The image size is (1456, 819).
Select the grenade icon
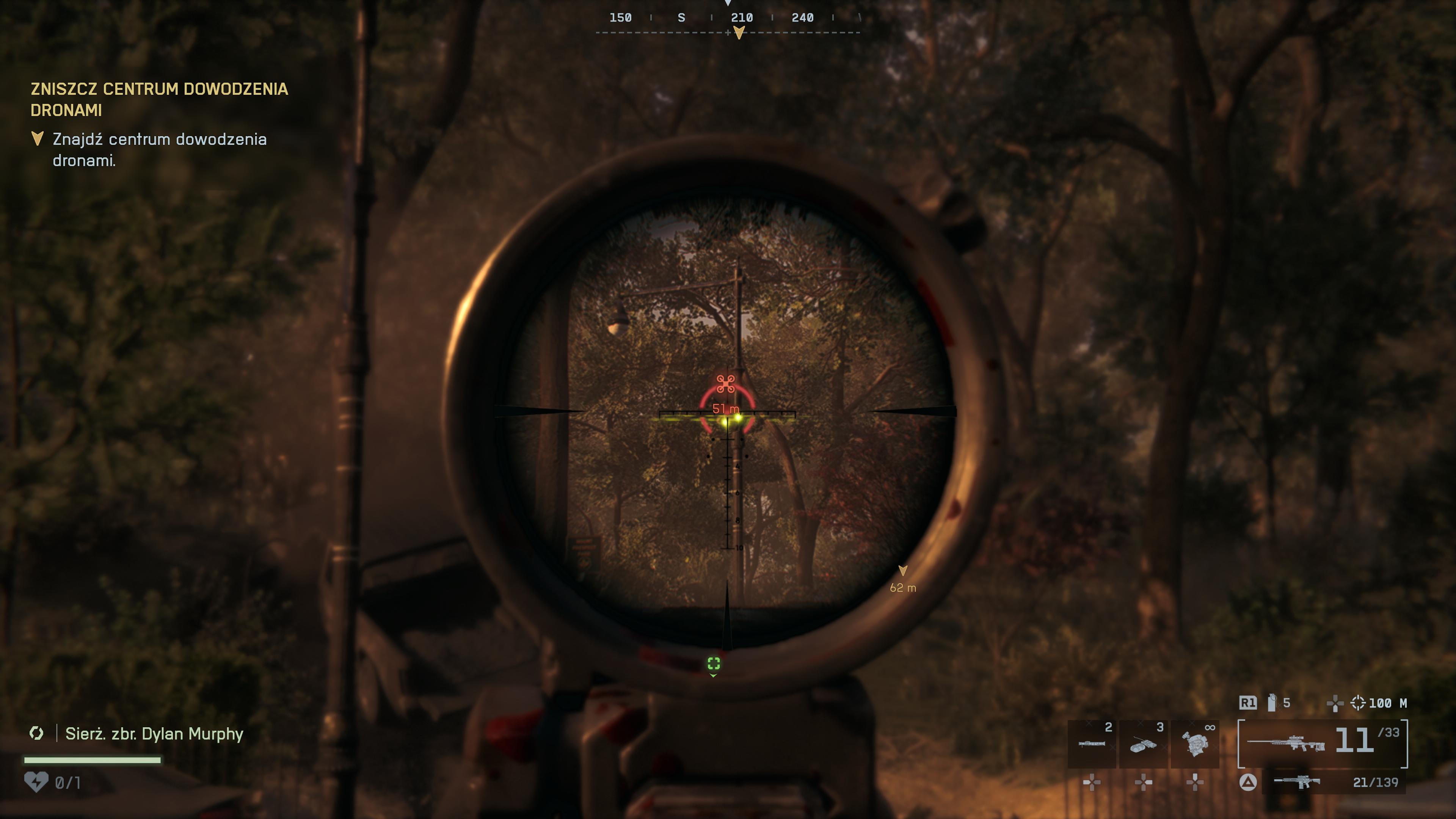[x=1272, y=703]
